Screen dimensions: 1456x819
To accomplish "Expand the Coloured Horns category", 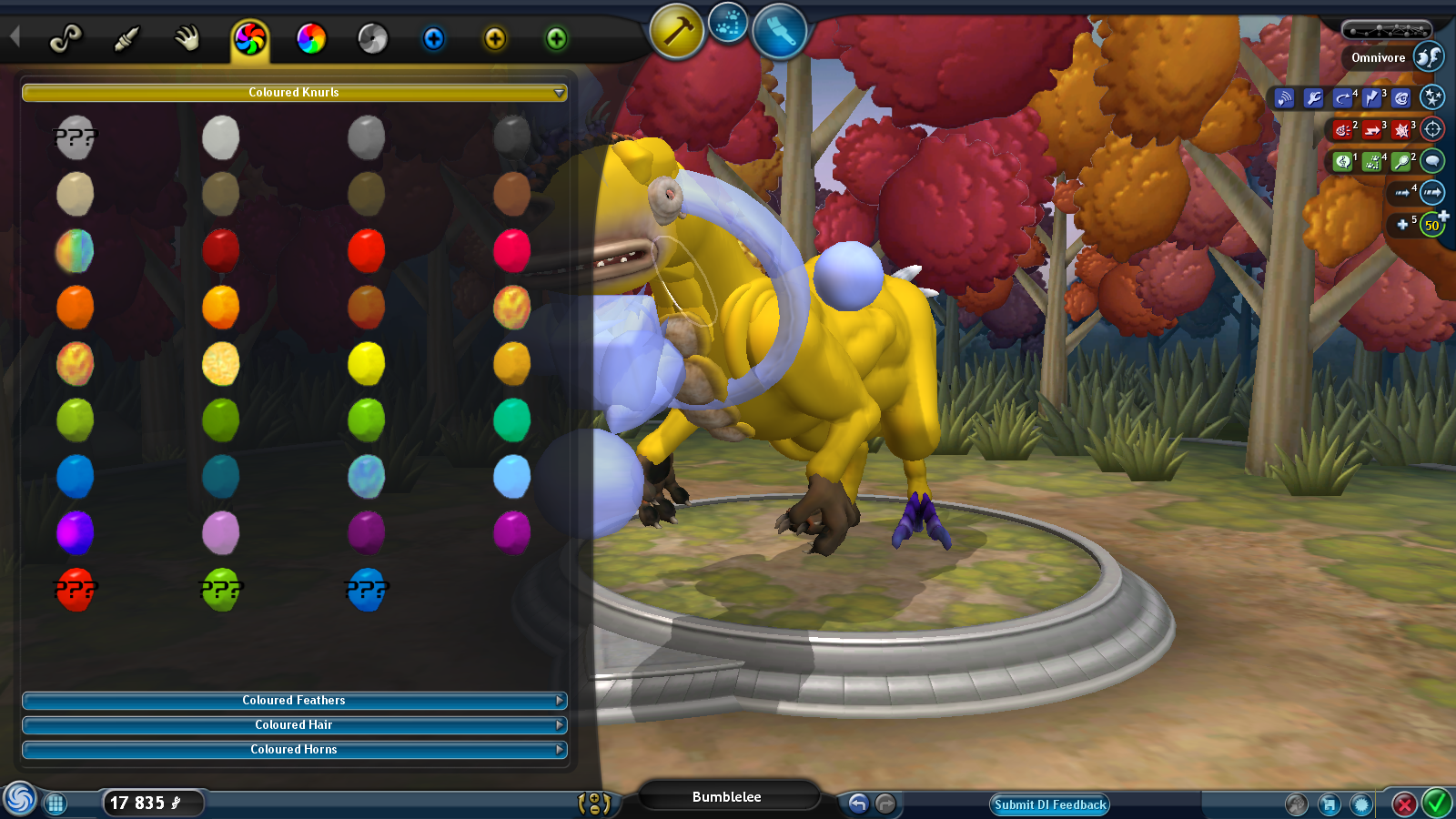I will pos(294,750).
